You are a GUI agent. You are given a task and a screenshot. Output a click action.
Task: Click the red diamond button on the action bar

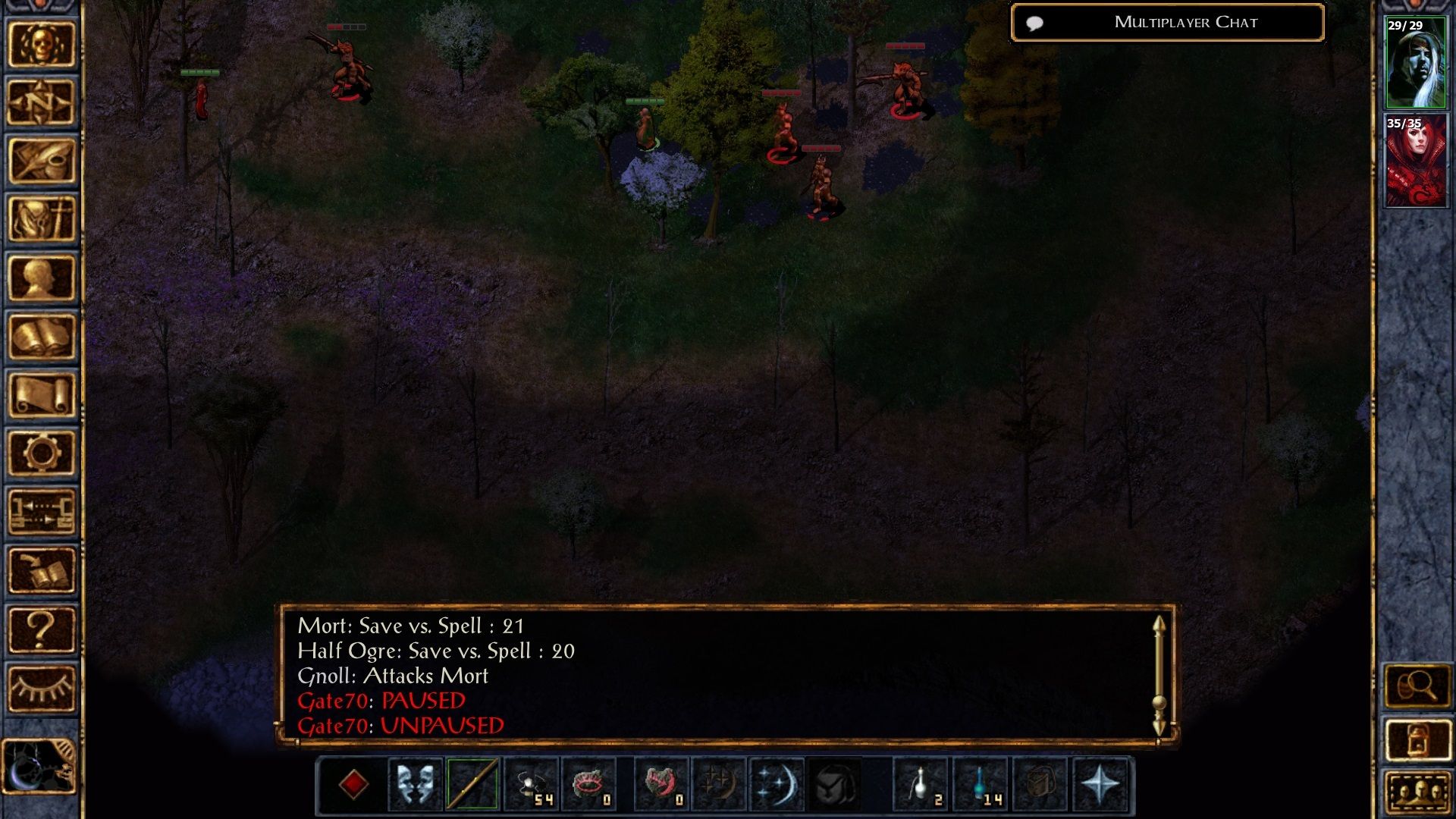[x=353, y=784]
